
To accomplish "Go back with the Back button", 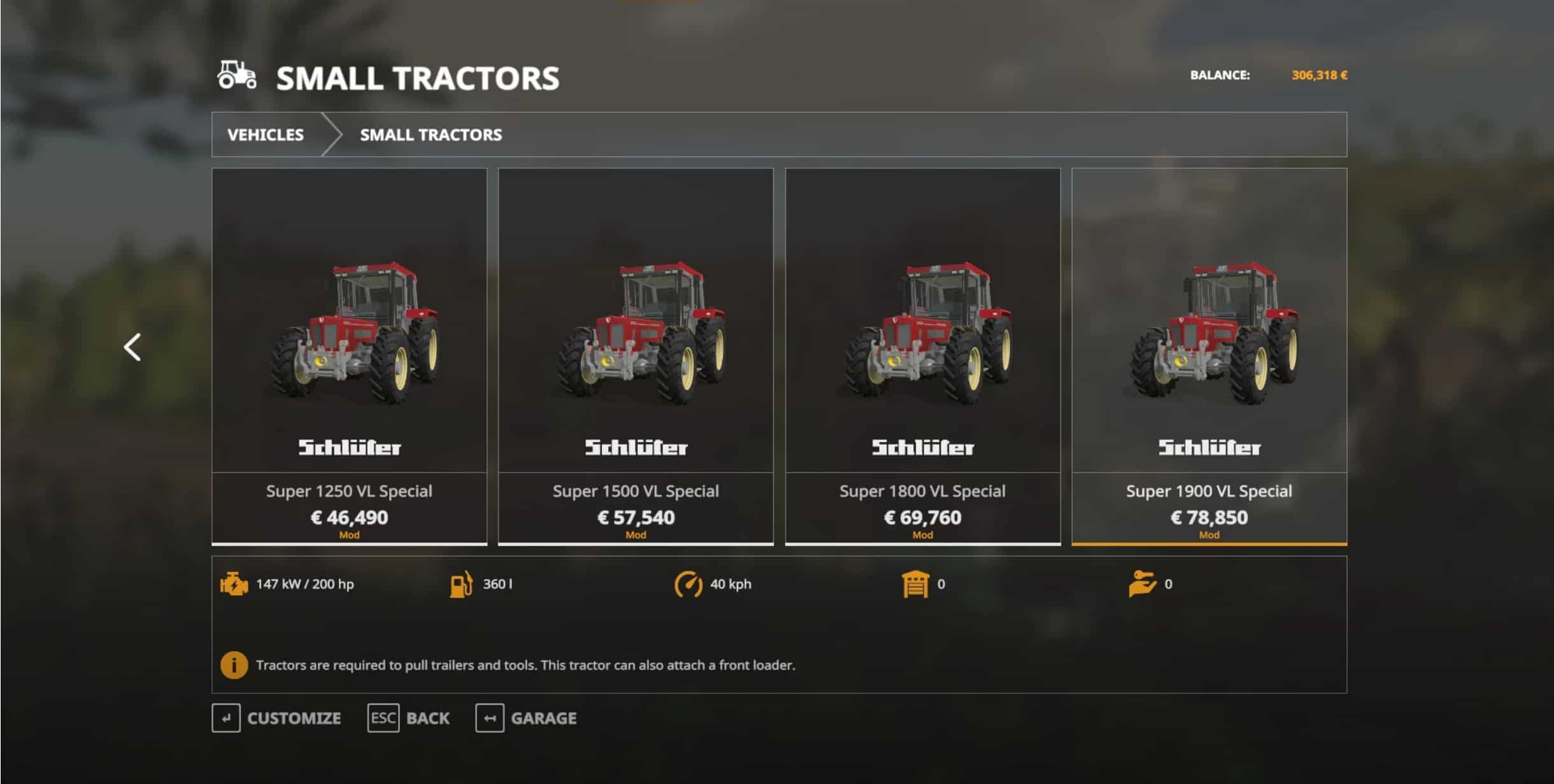I will tap(409, 718).
